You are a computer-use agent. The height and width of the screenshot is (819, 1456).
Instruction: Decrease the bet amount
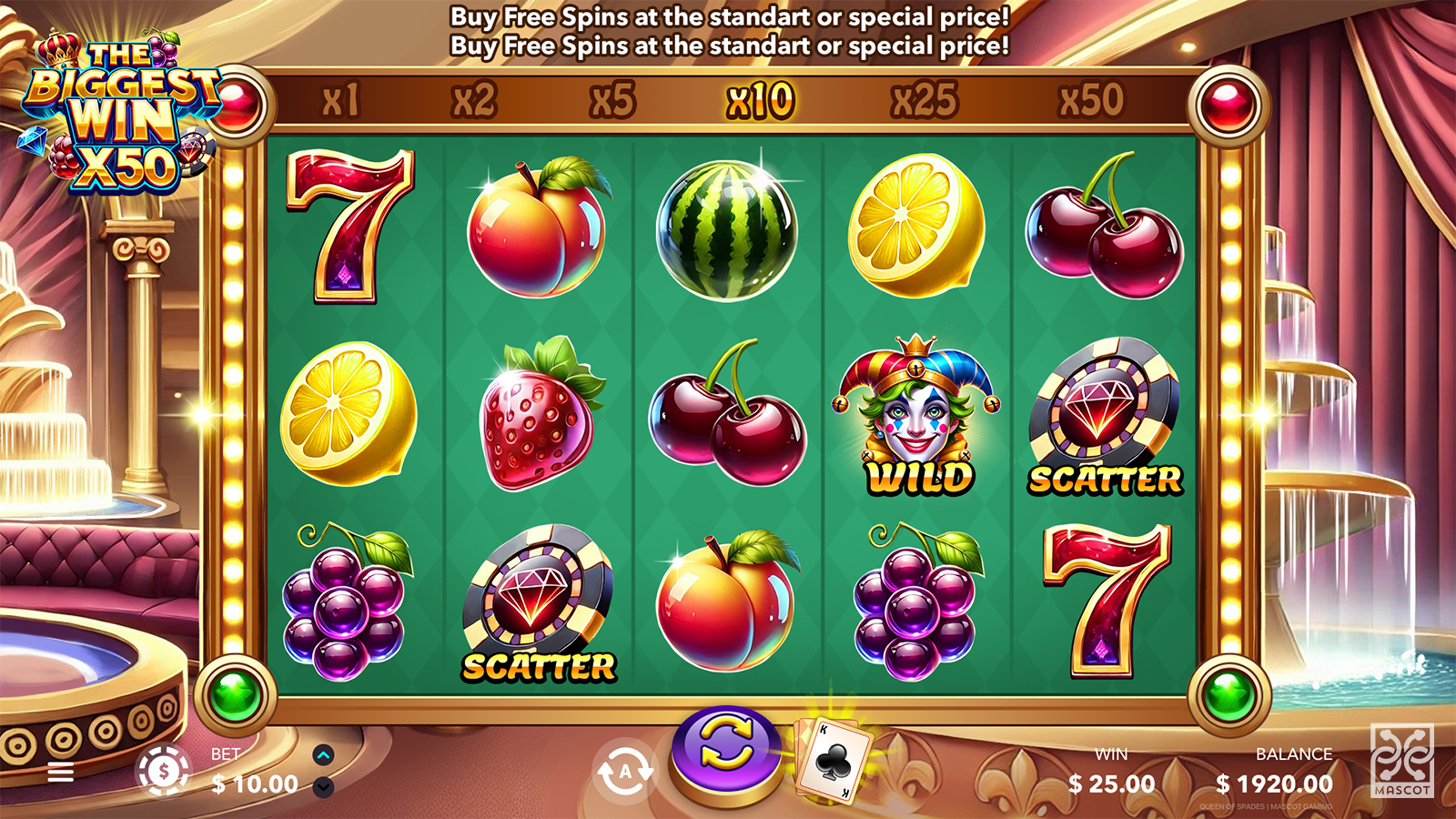(x=323, y=787)
